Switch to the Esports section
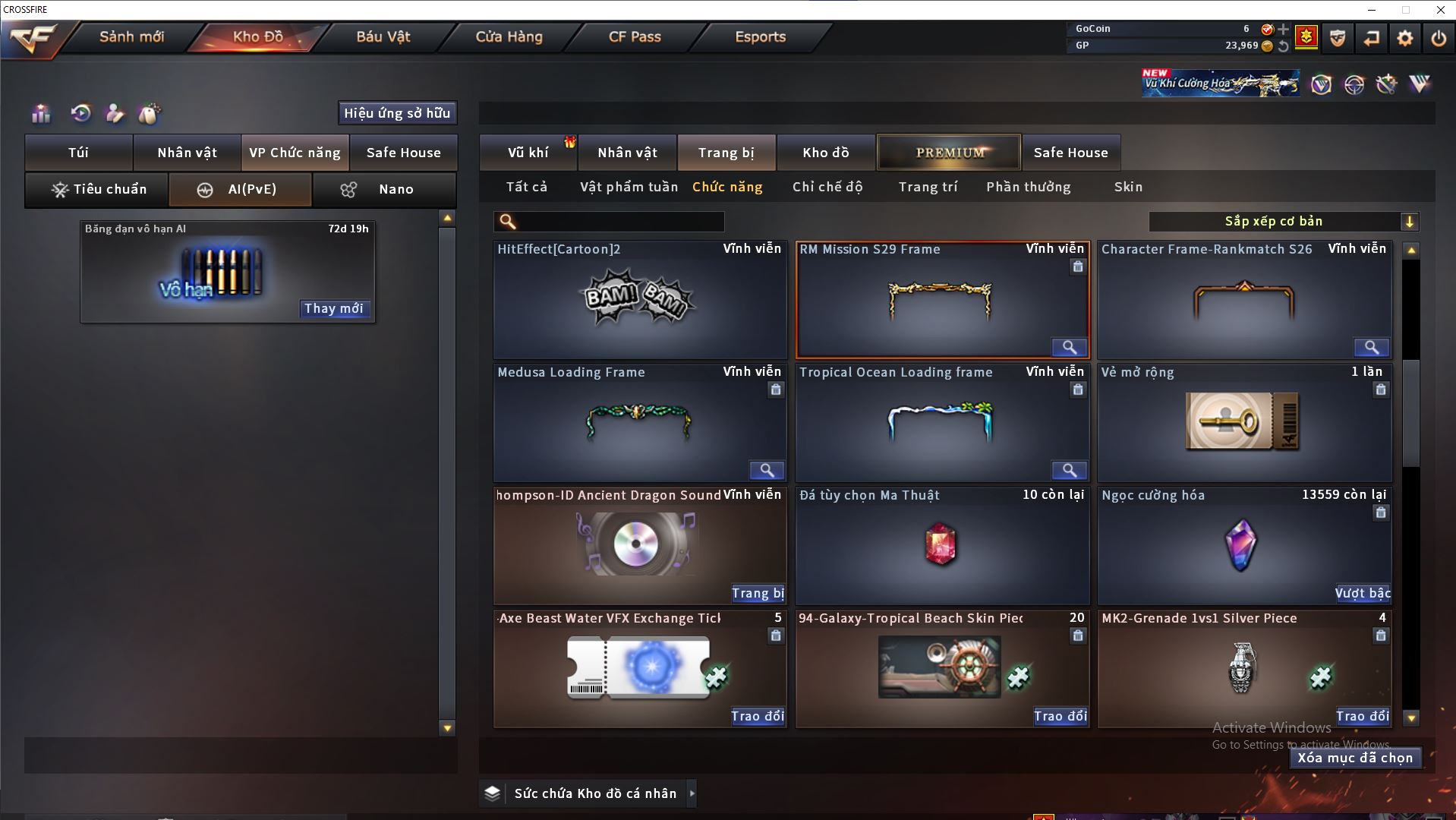This screenshot has height=820, width=1456. point(760,36)
